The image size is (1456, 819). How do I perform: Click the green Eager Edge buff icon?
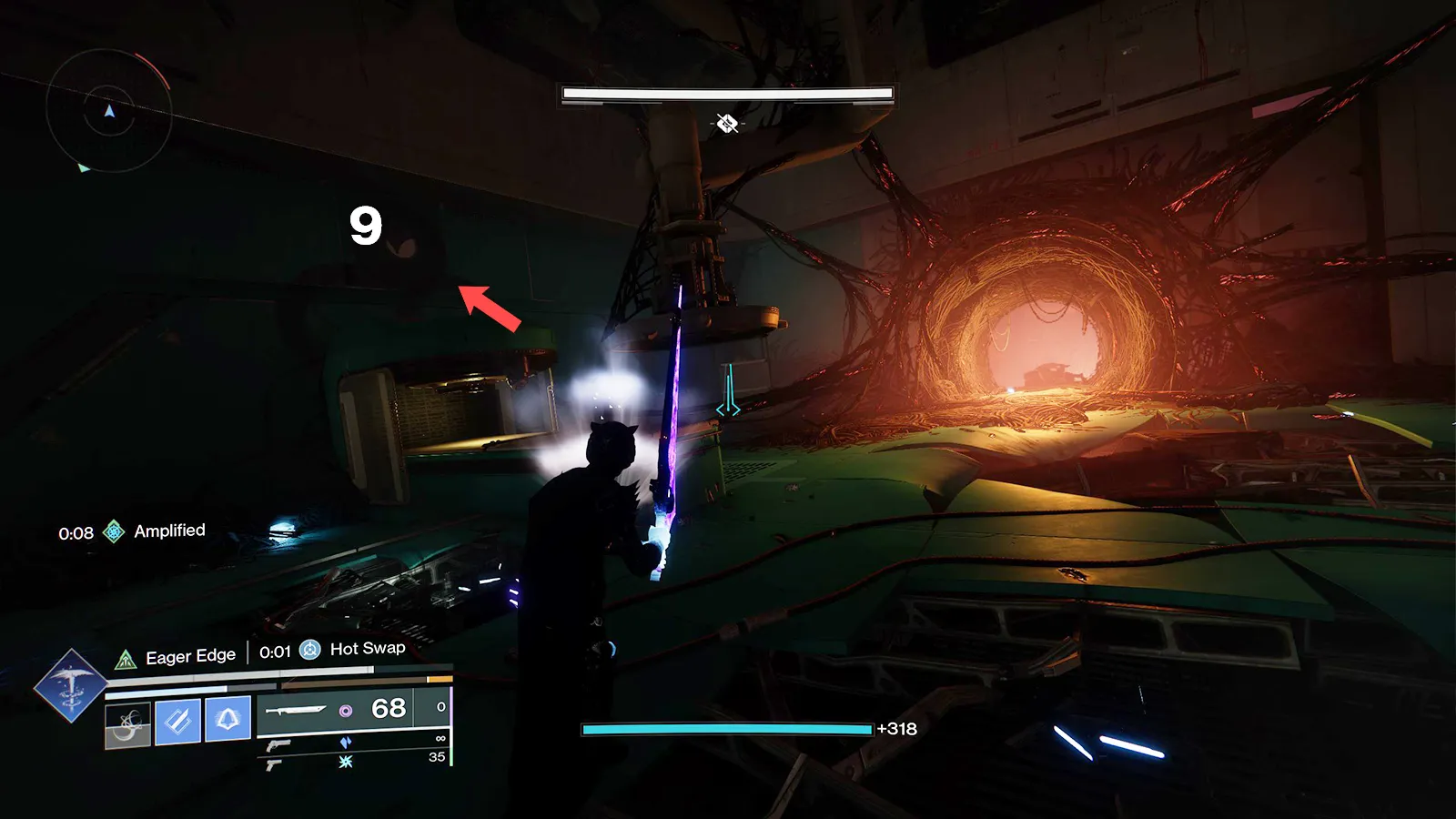(x=126, y=659)
